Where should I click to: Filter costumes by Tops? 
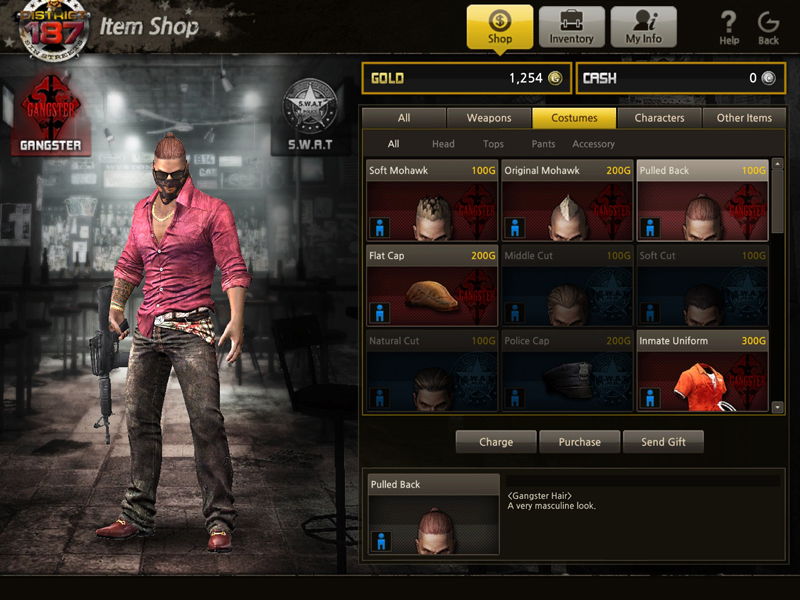point(493,144)
